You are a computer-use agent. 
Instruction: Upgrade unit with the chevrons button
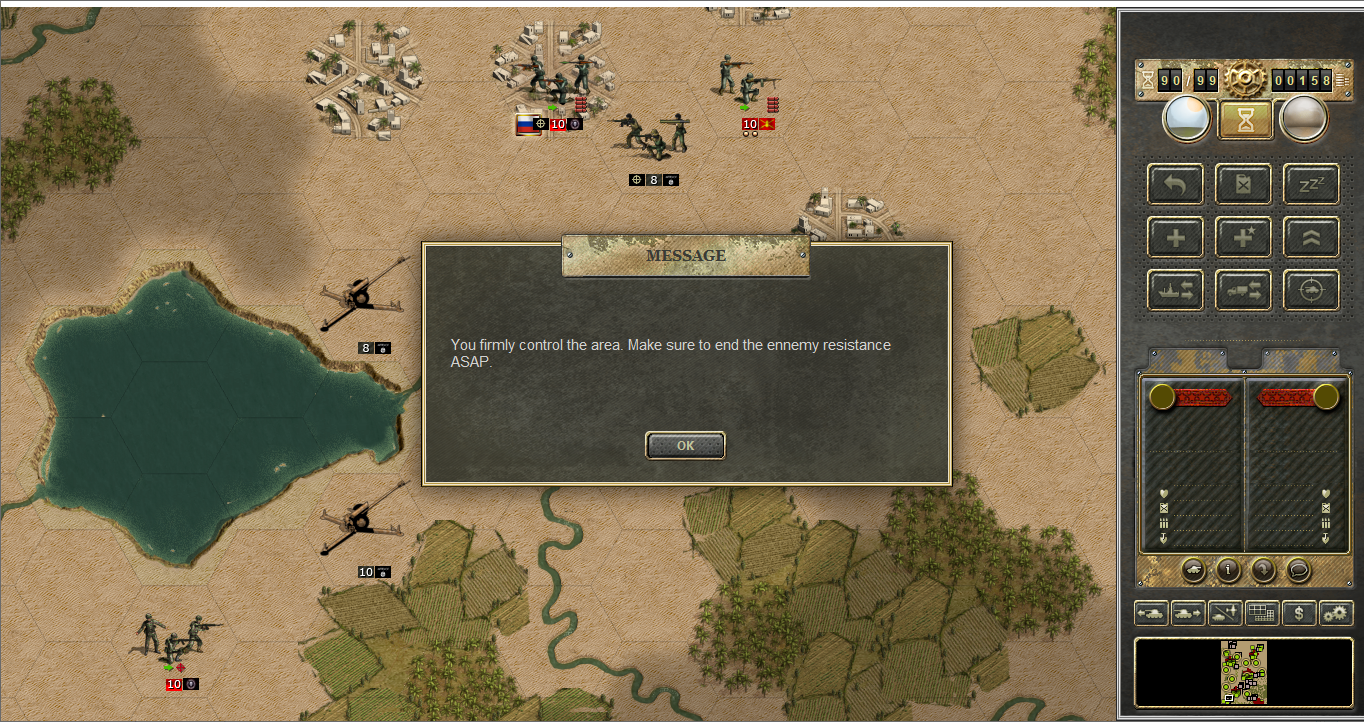pyautogui.click(x=1311, y=238)
